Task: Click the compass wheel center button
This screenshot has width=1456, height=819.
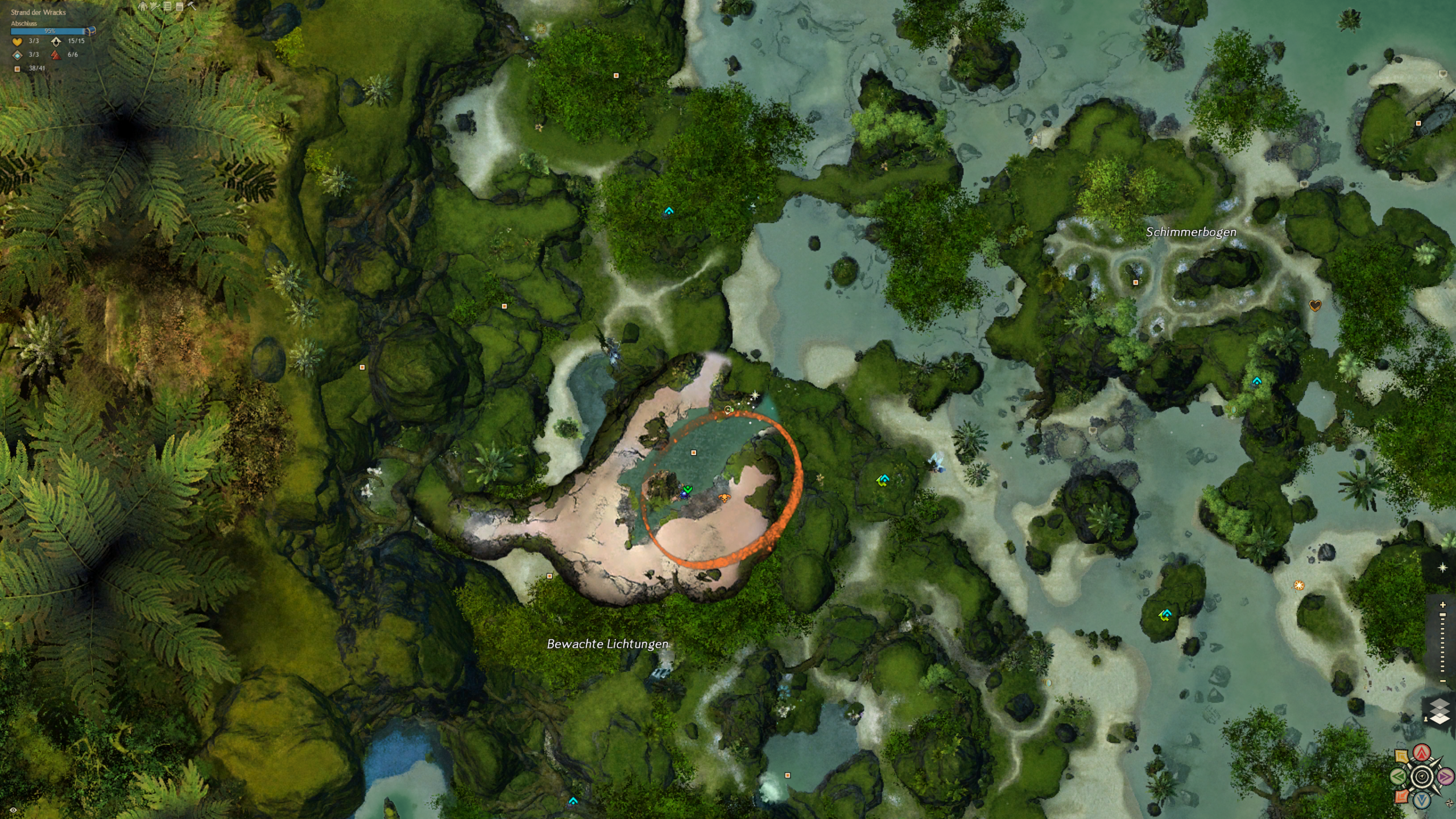Action: (x=1422, y=776)
